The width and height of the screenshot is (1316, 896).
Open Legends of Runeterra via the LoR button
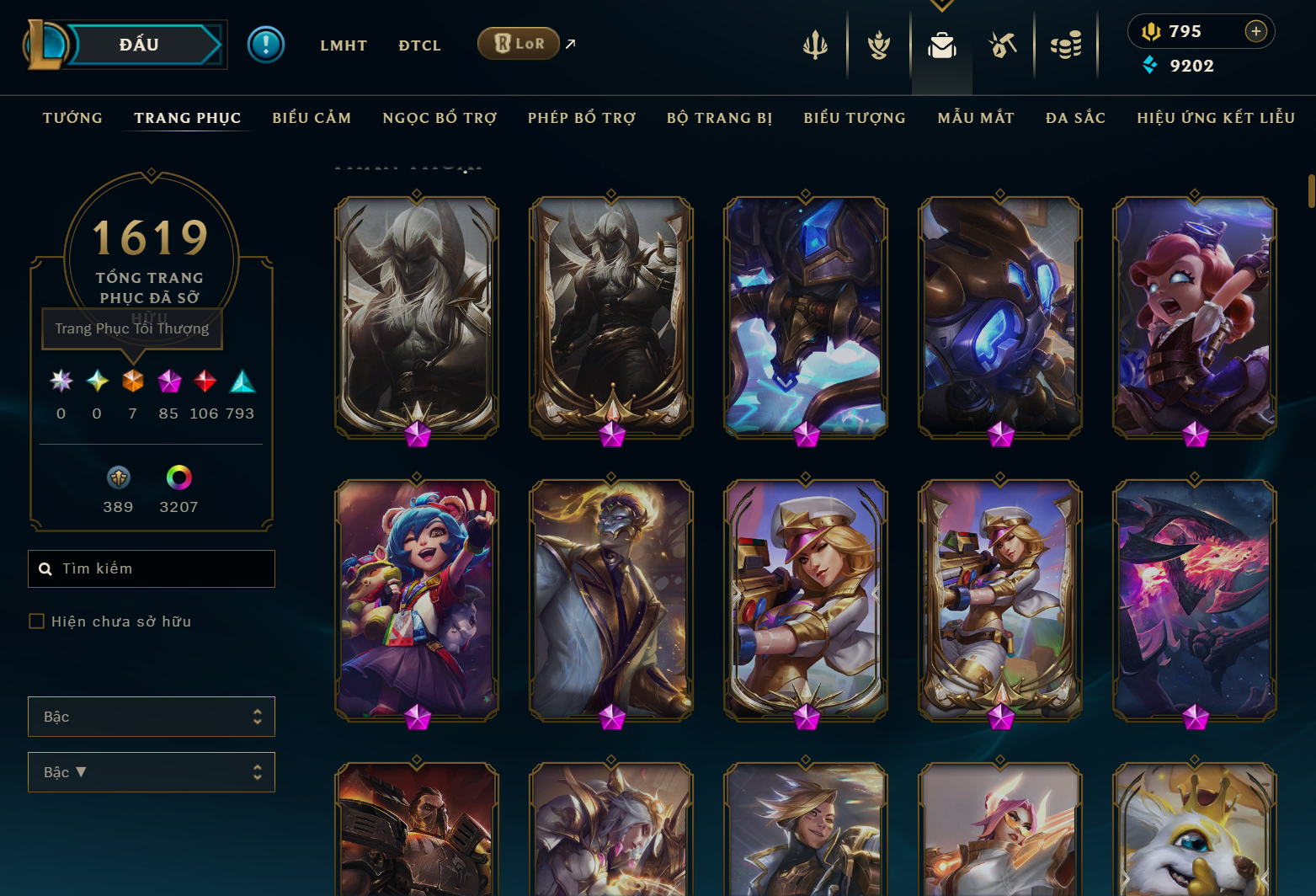[519, 43]
